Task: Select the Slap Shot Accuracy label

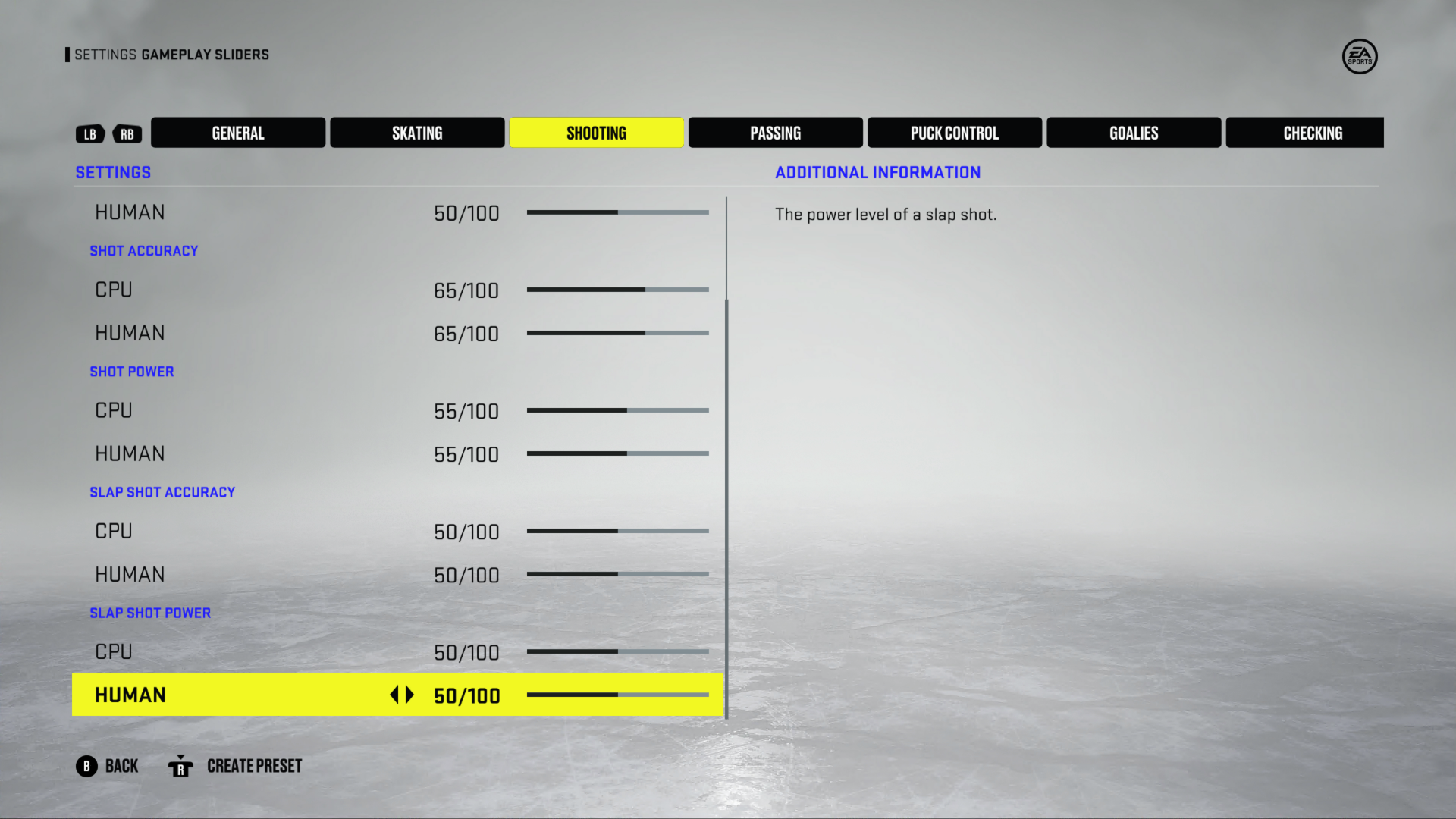Action: [162, 491]
